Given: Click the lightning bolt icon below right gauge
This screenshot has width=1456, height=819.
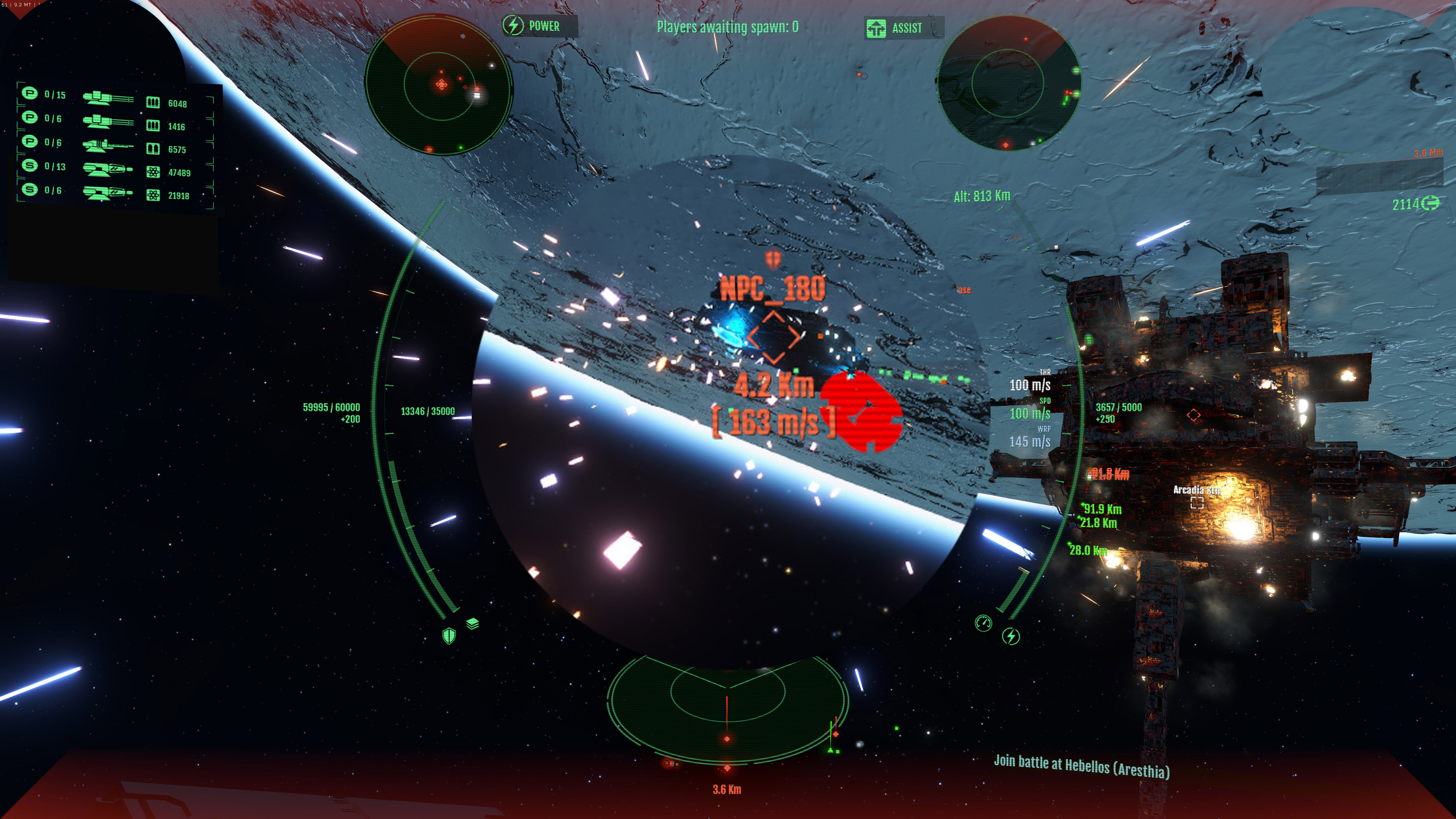Looking at the screenshot, I should [x=1010, y=637].
